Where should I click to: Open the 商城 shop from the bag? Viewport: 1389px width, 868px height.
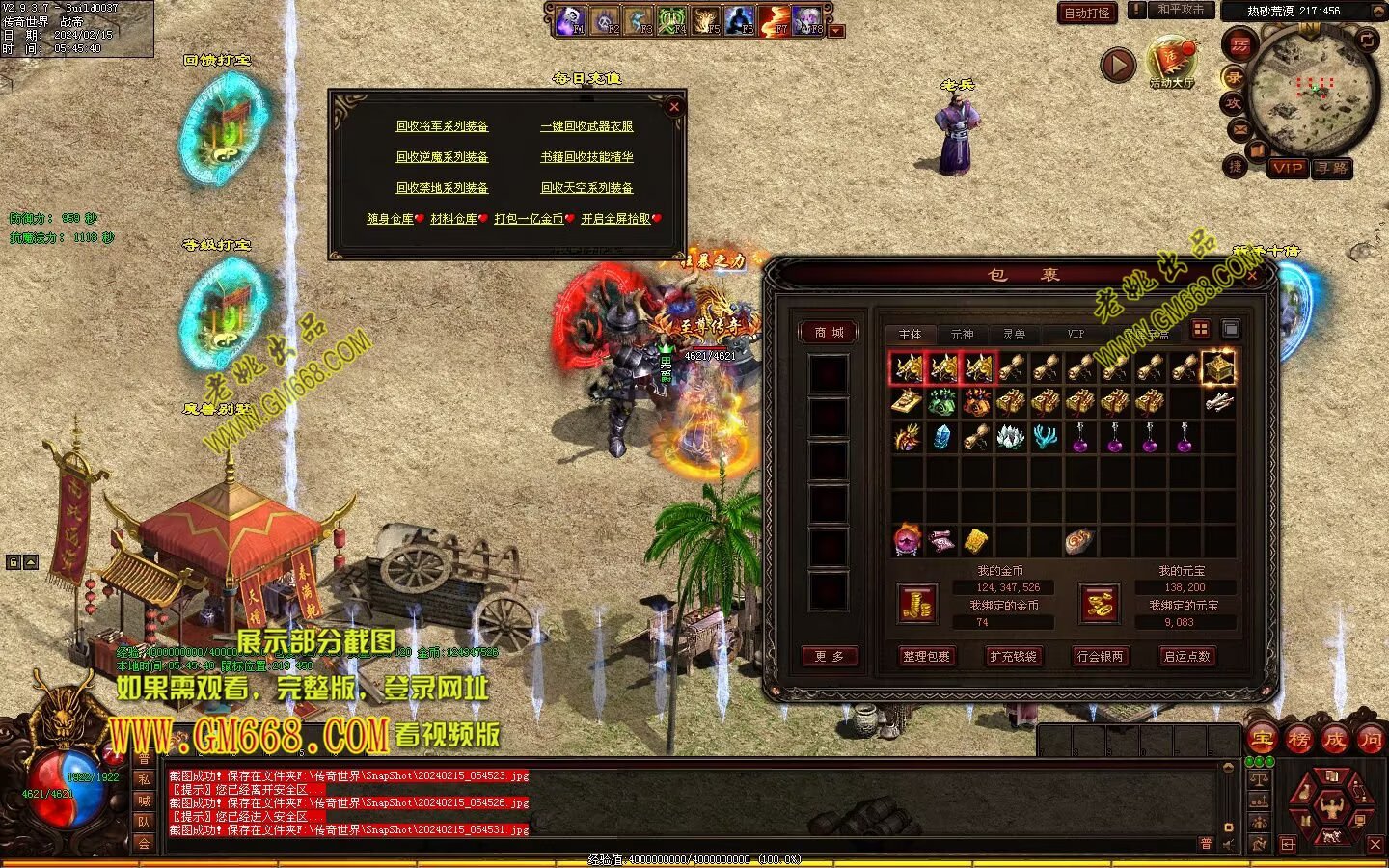[829, 333]
